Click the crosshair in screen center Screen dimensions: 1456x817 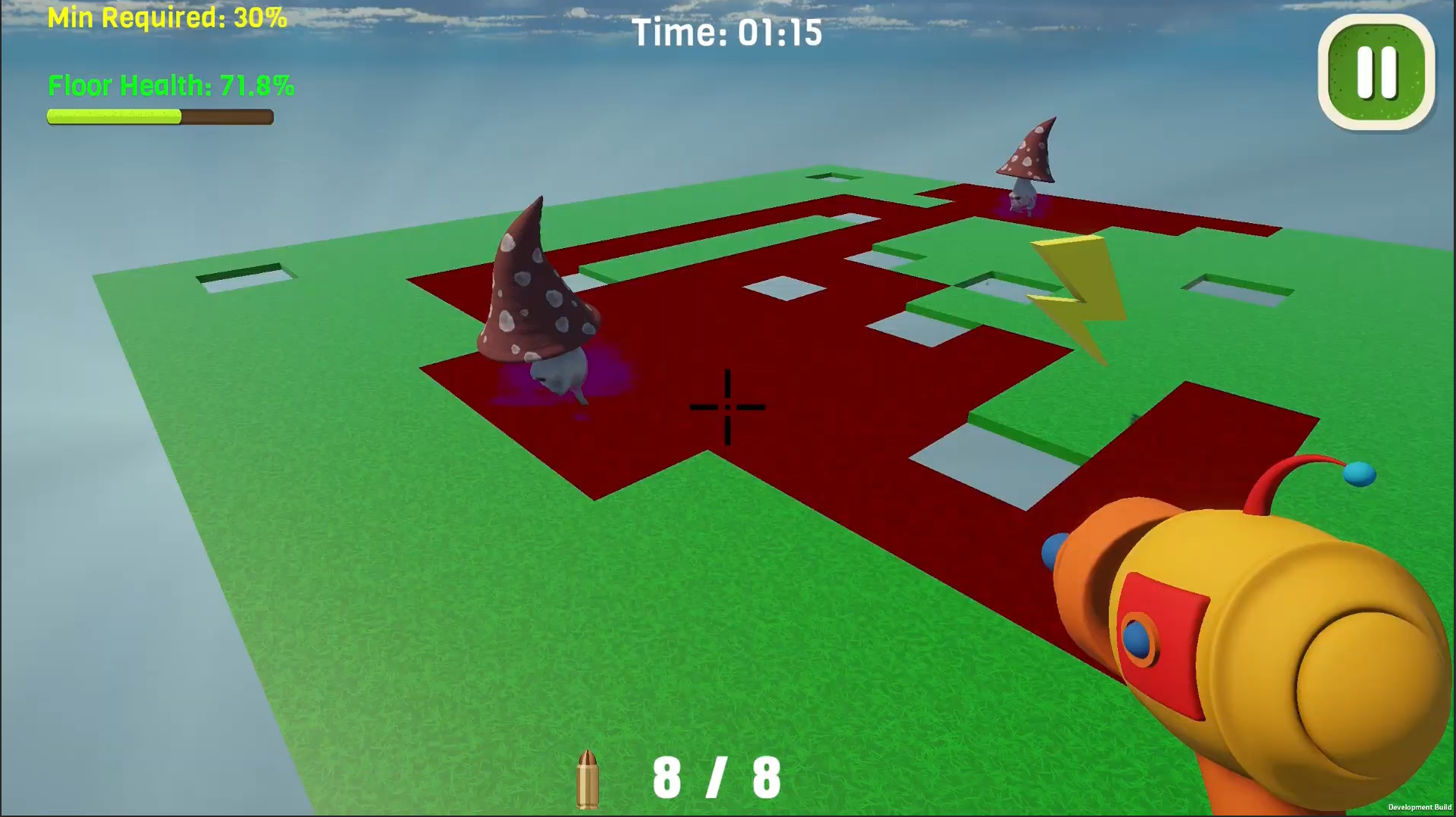[726, 408]
